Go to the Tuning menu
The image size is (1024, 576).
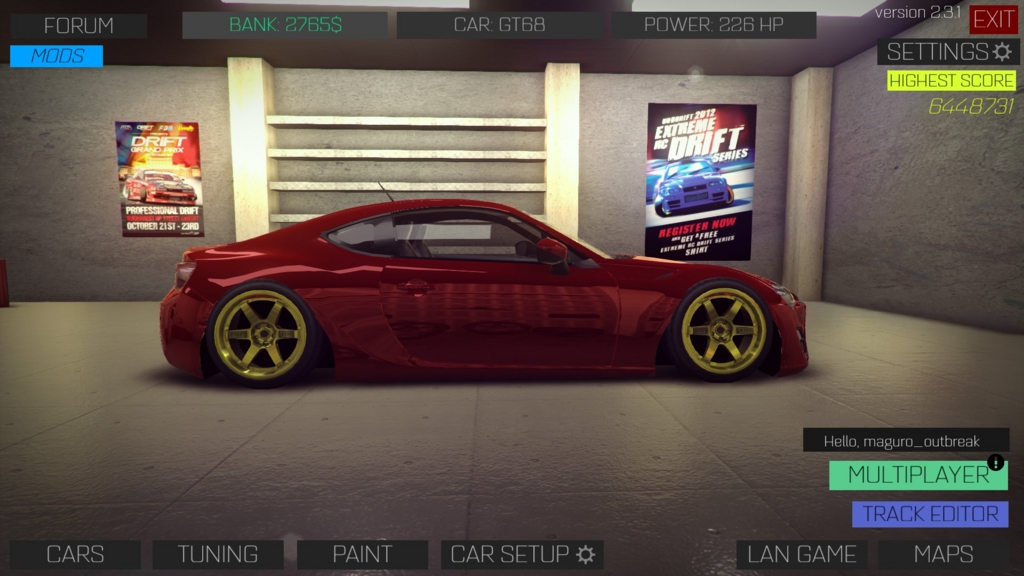(218, 554)
